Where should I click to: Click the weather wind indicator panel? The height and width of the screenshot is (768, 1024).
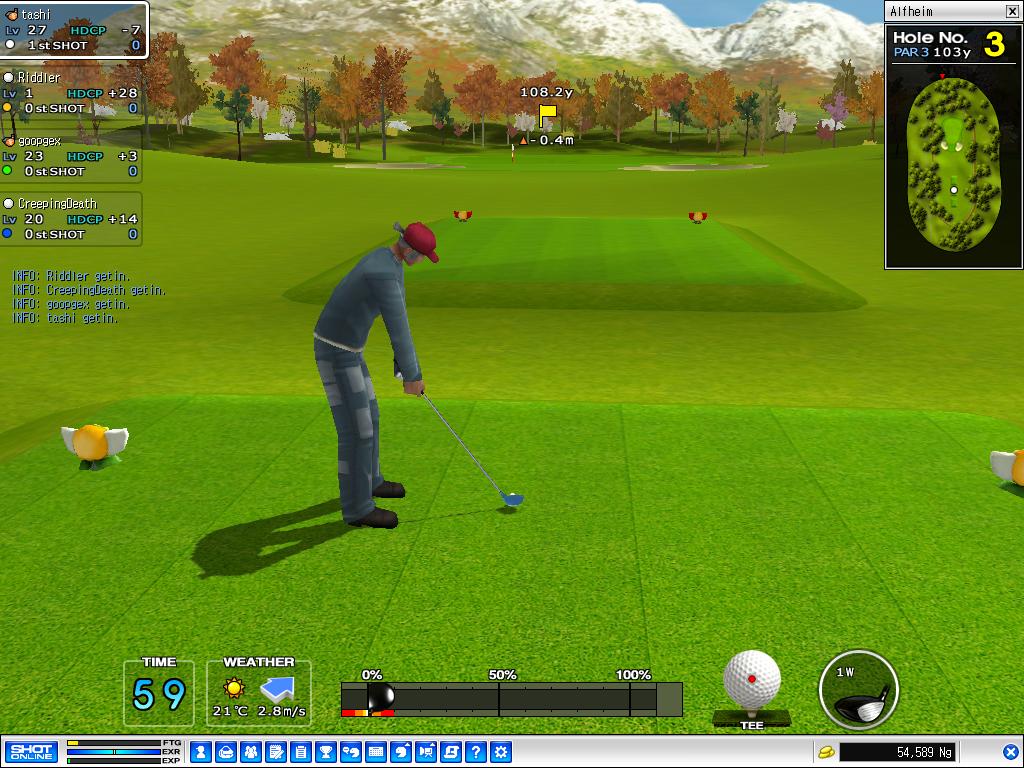[259, 693]
